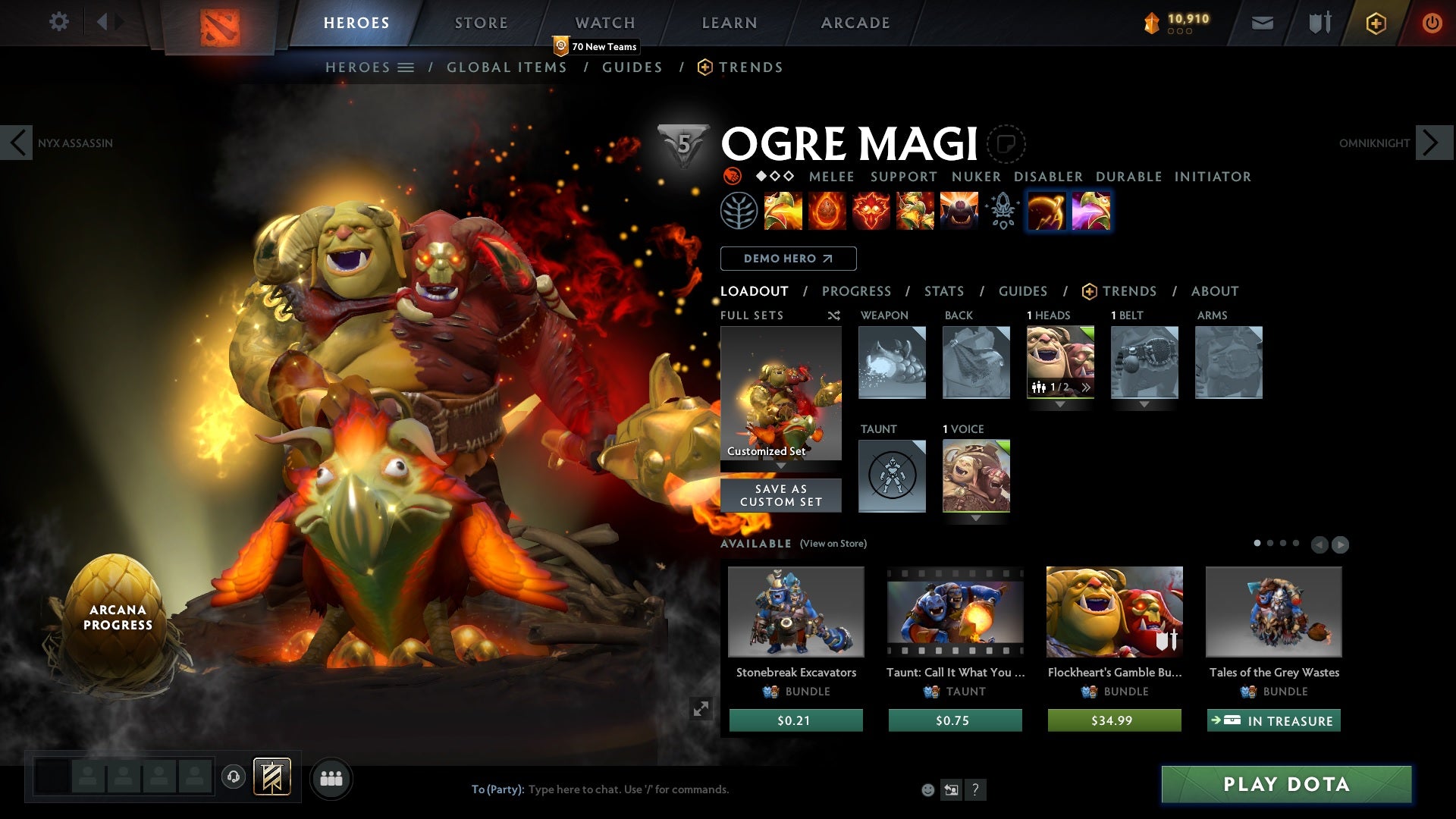The image size is (1456, 819).
Task: Toggle the 1/2 style variant on Heads item
Action: coord(1059,388)
